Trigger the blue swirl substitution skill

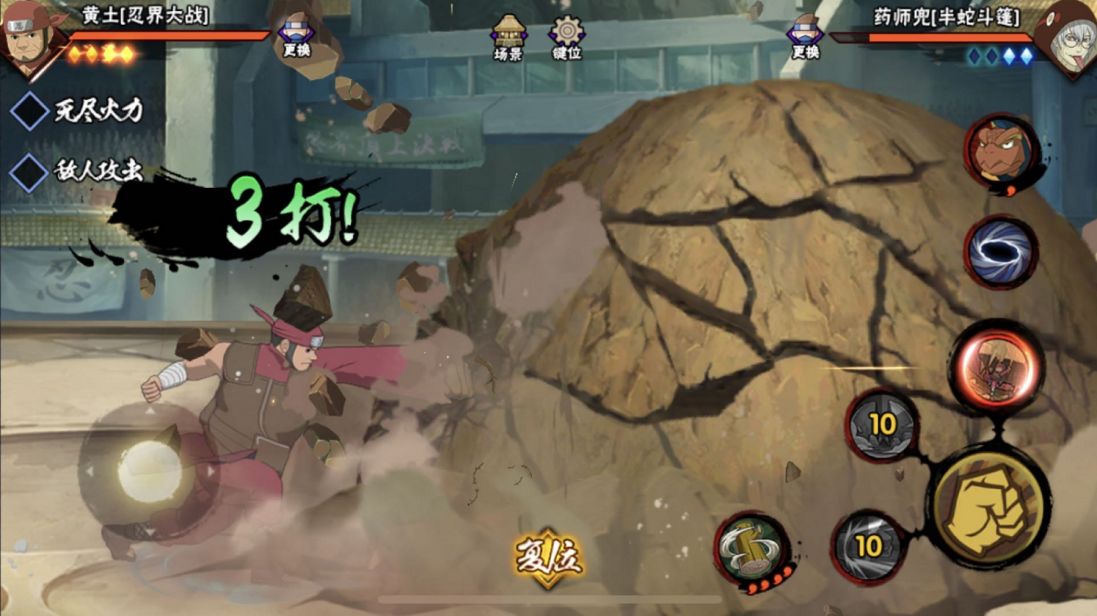point(1000,250)
